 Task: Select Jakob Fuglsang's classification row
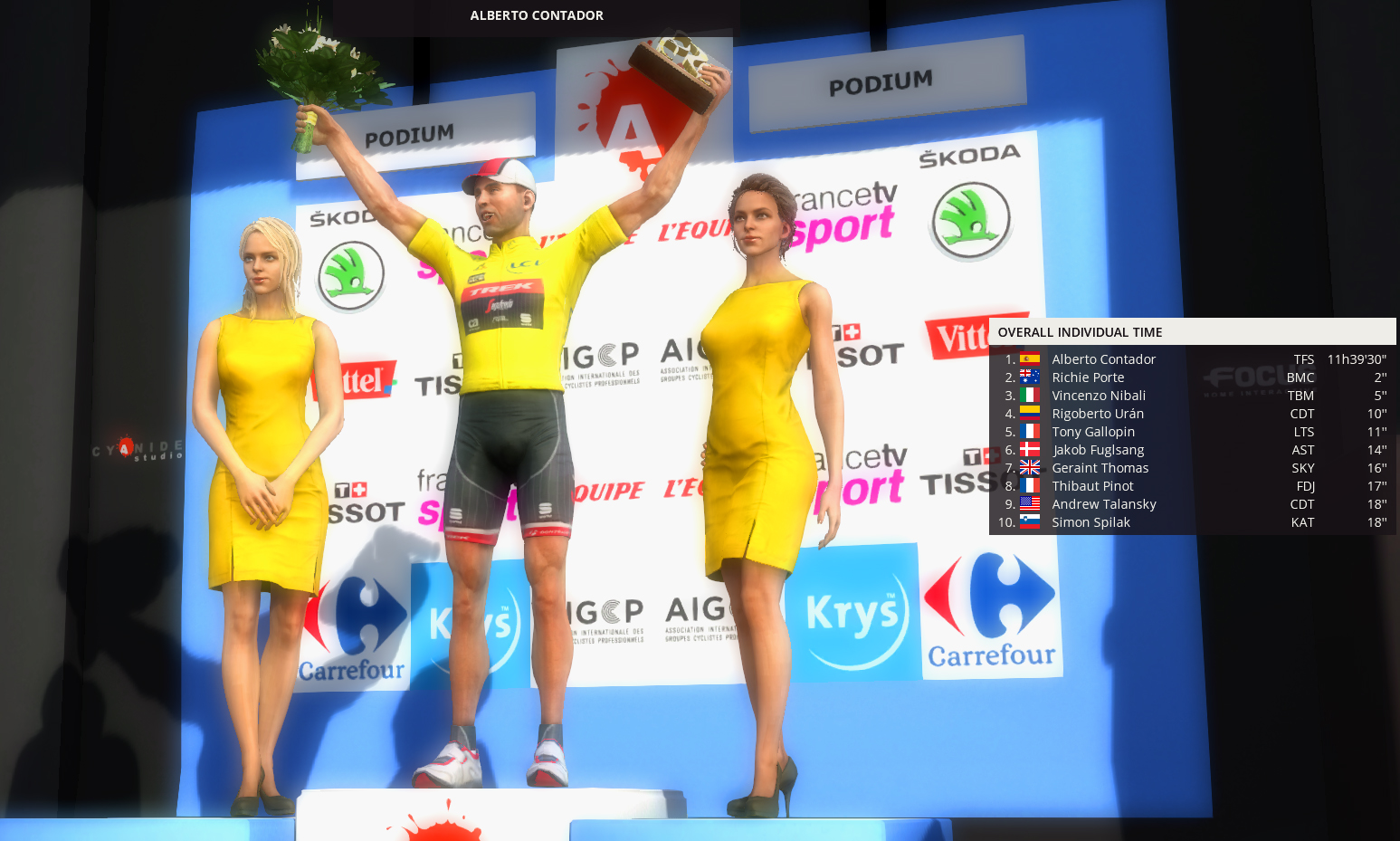tap(1098, 450)
